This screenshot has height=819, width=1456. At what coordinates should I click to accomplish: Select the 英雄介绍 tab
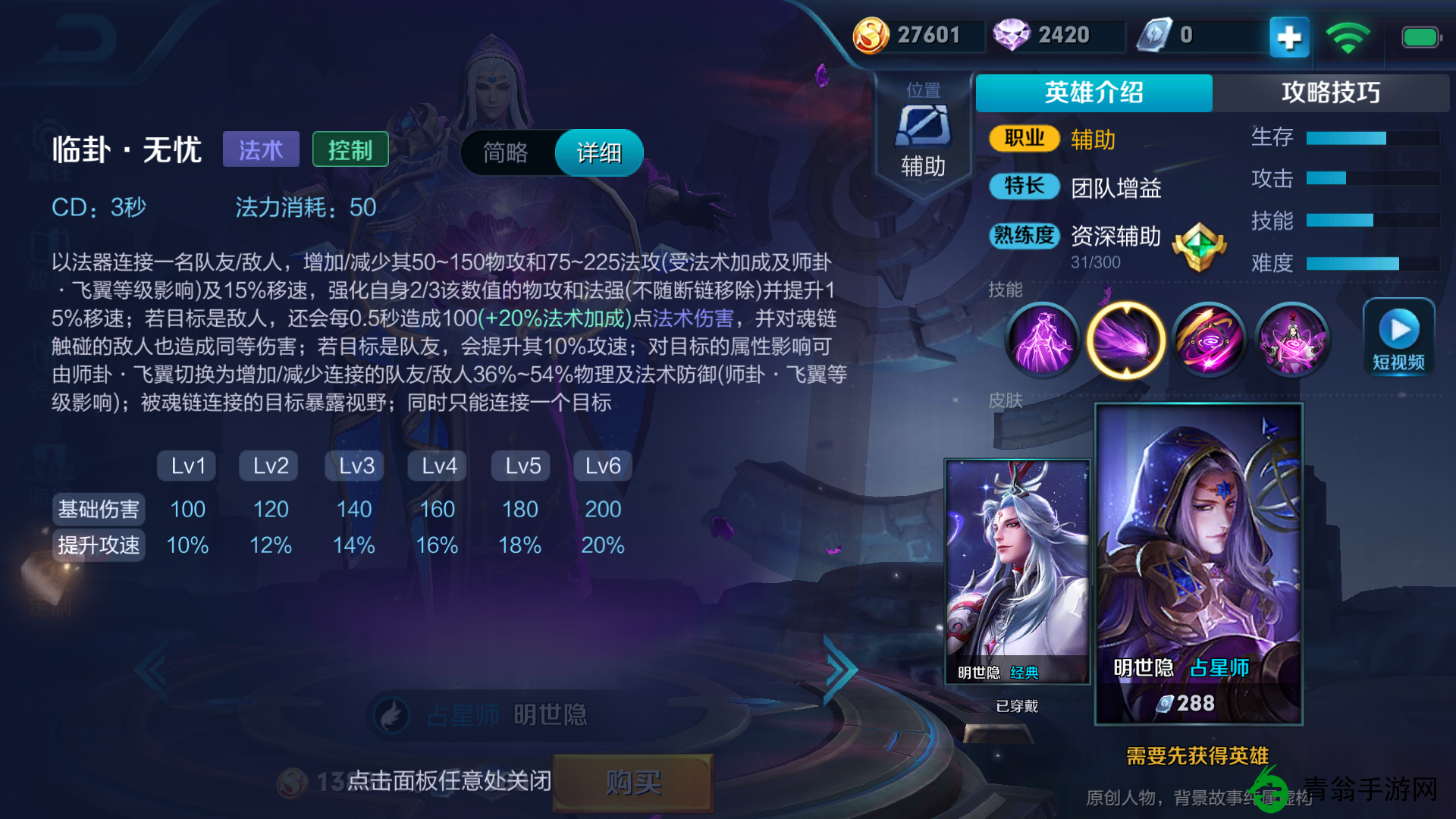[x=1094, y=93]
